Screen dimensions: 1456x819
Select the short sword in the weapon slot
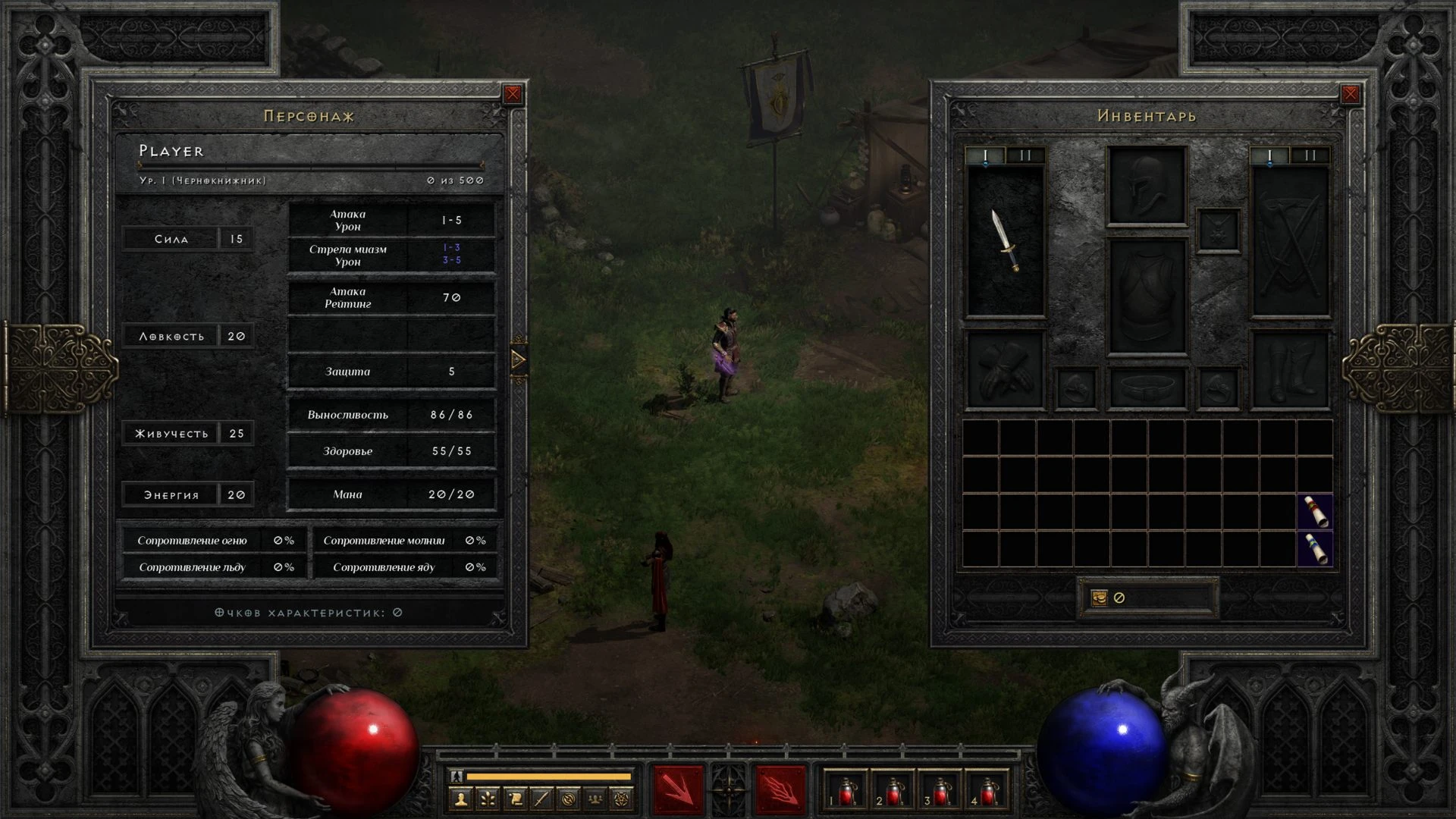click(1006, 241)
